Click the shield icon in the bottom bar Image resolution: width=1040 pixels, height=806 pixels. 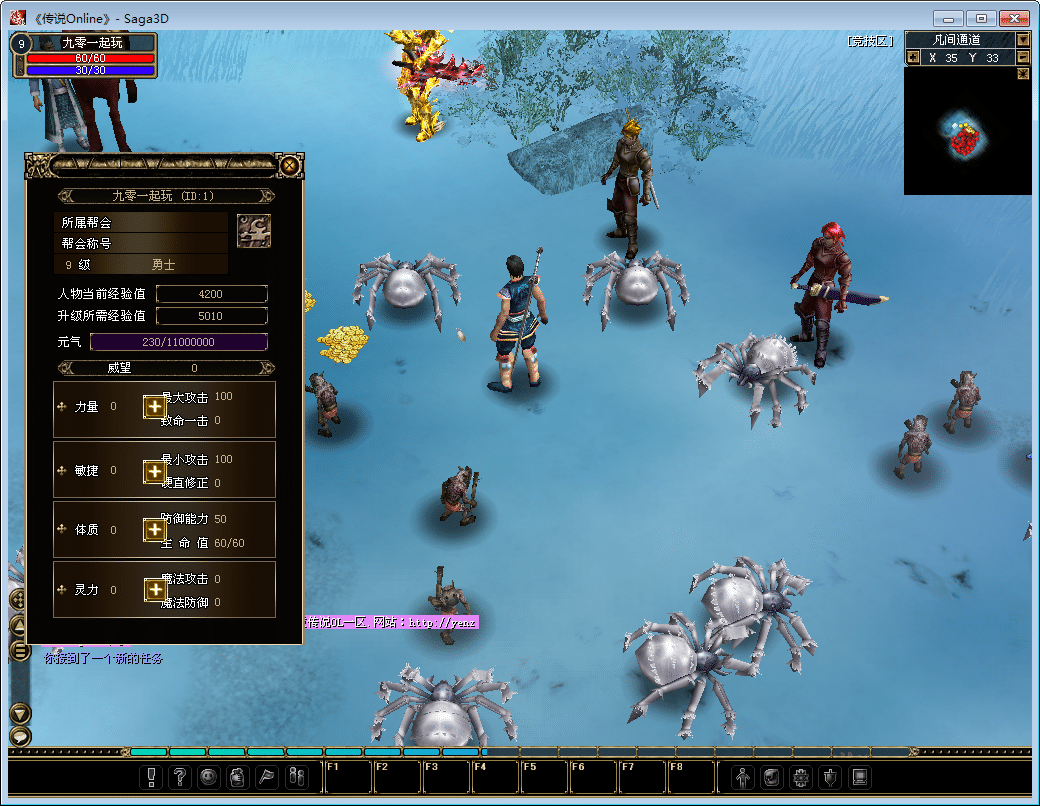tap(830, 777)
